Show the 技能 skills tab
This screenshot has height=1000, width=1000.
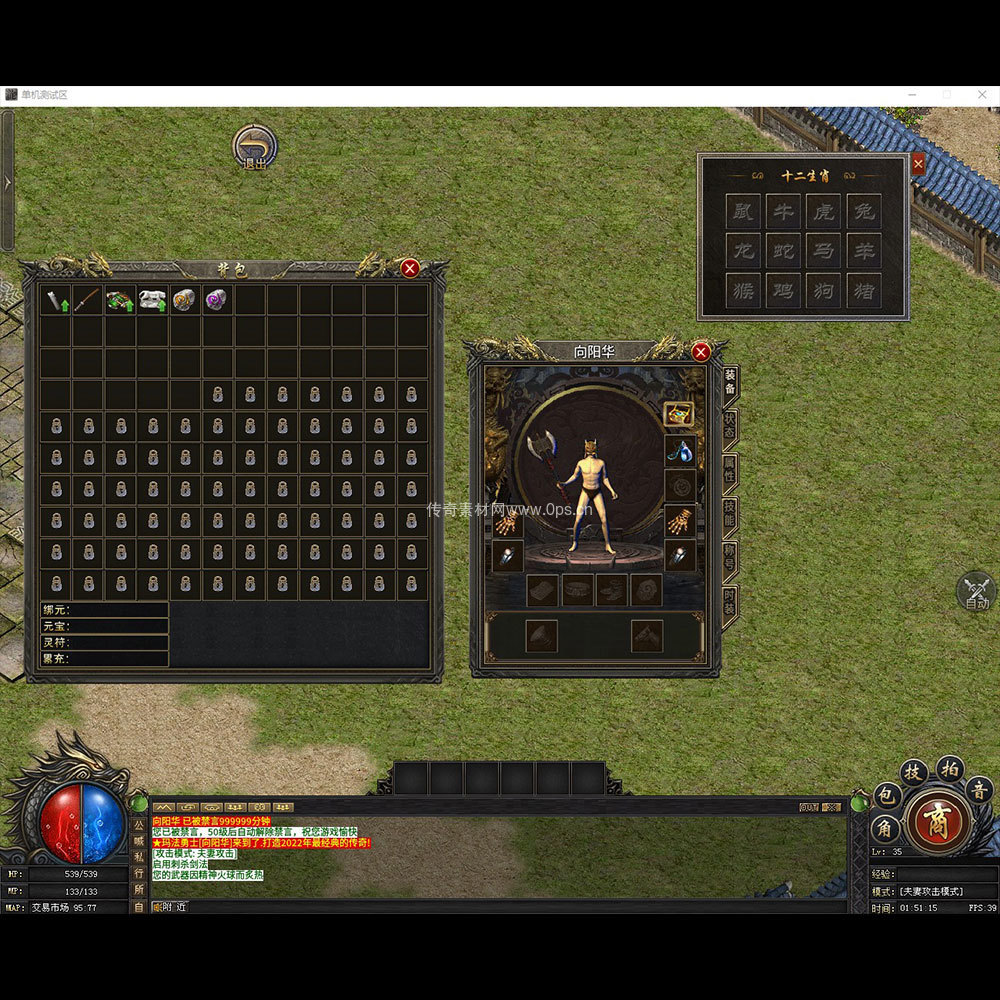click(730, 514)
